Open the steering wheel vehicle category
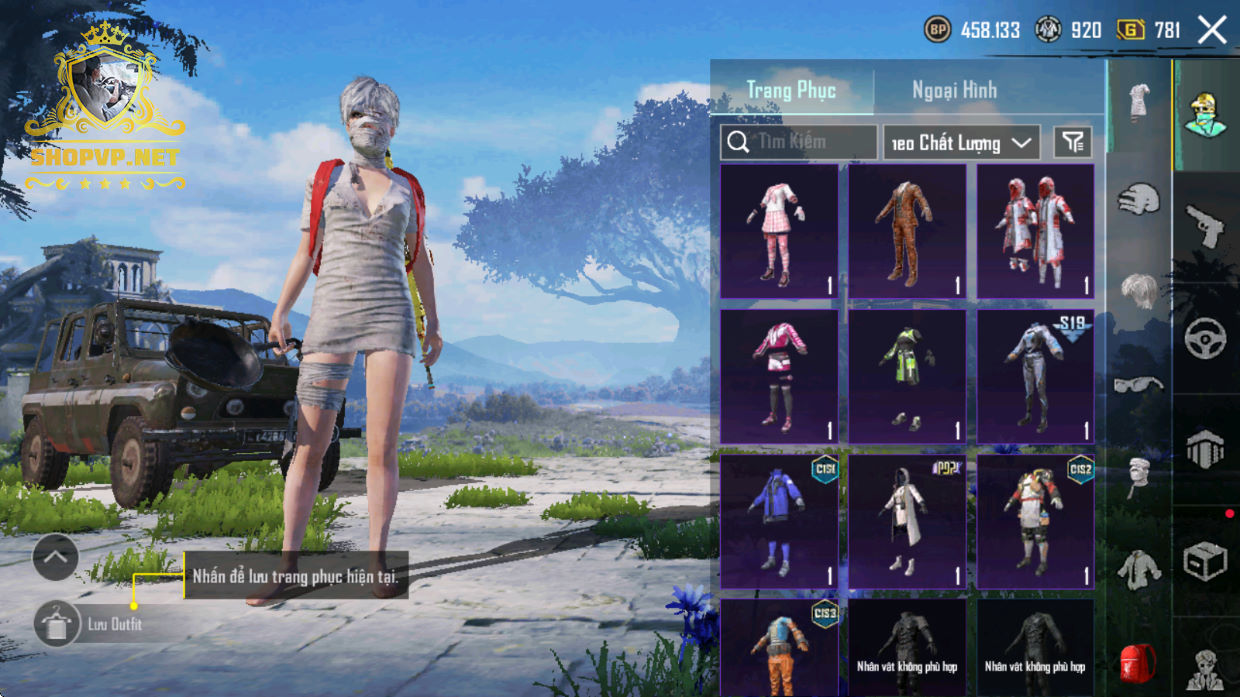Viewport: 1240px width, 697px height. tap(1205, 338)
